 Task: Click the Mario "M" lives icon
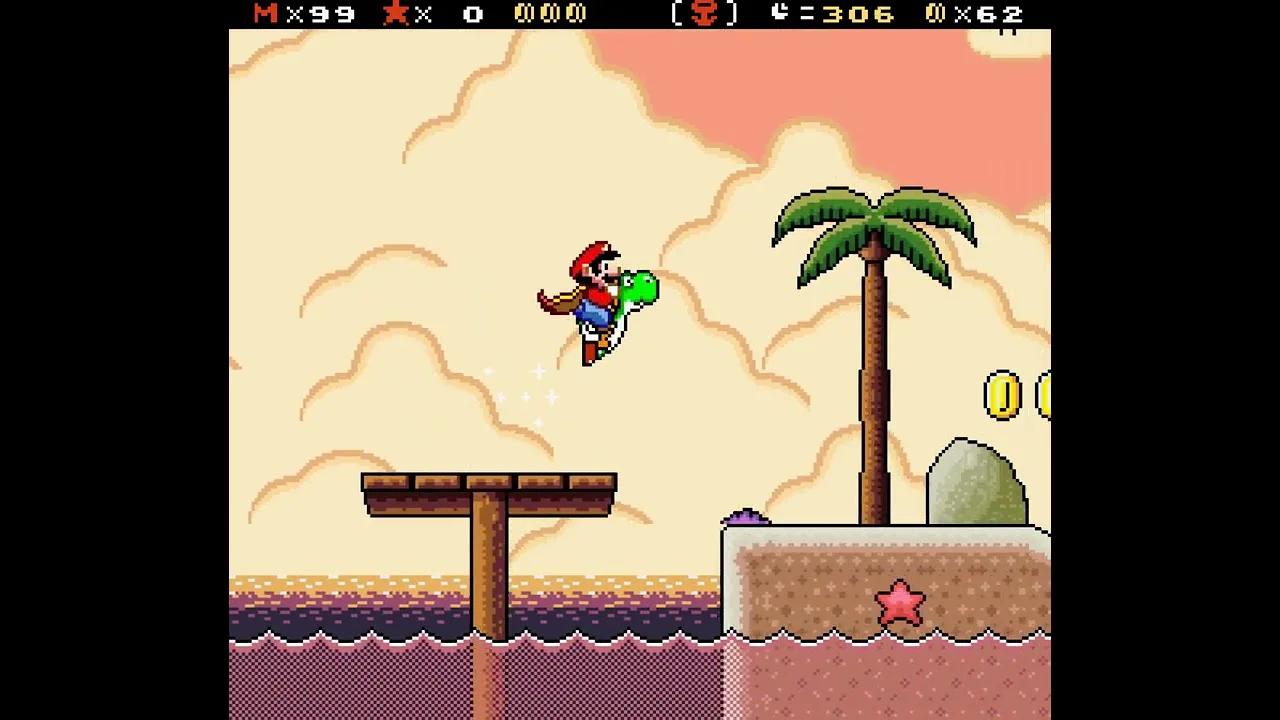pos(262,14)
